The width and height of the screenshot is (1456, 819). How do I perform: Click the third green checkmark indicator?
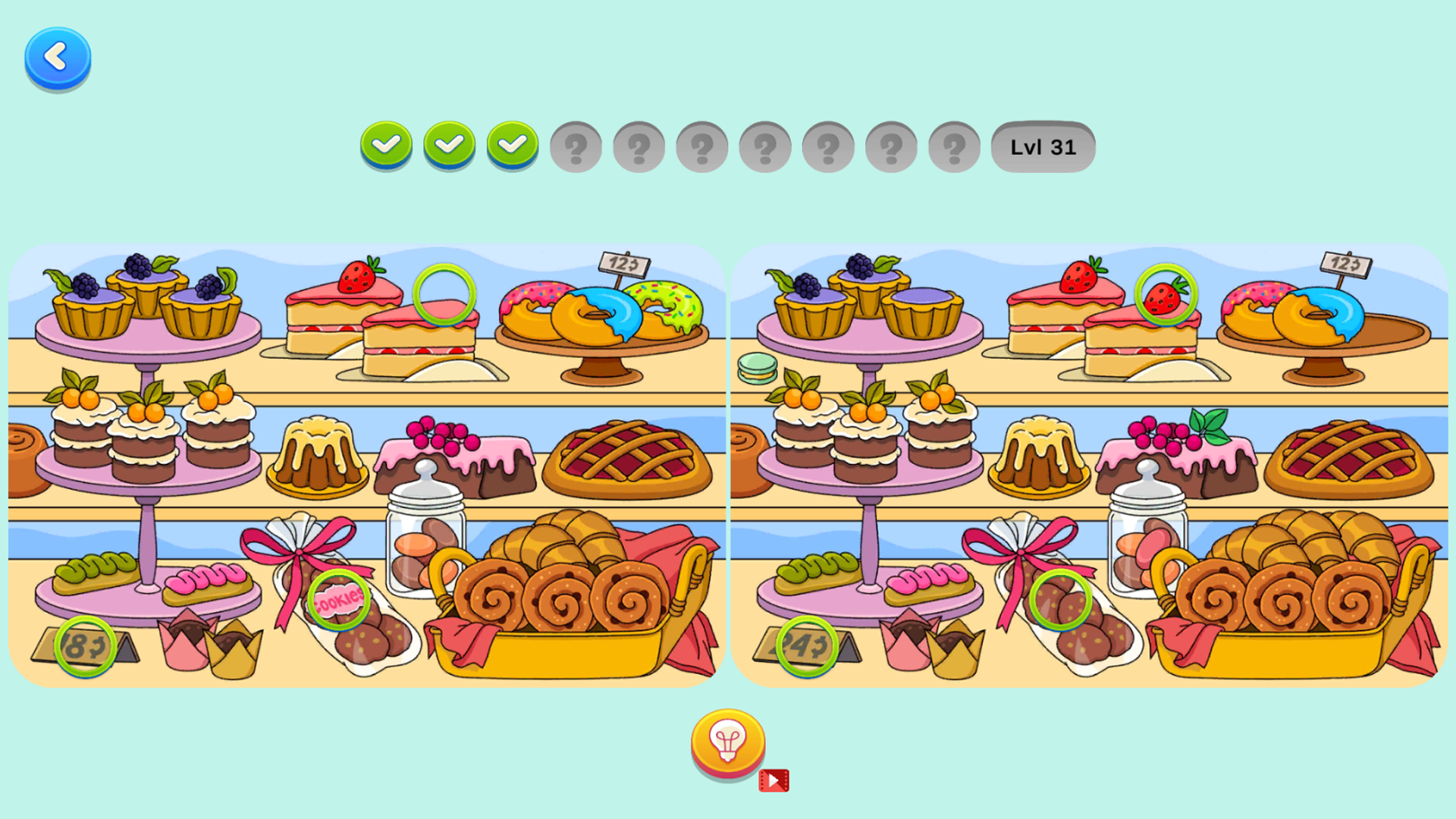point(513,146)
